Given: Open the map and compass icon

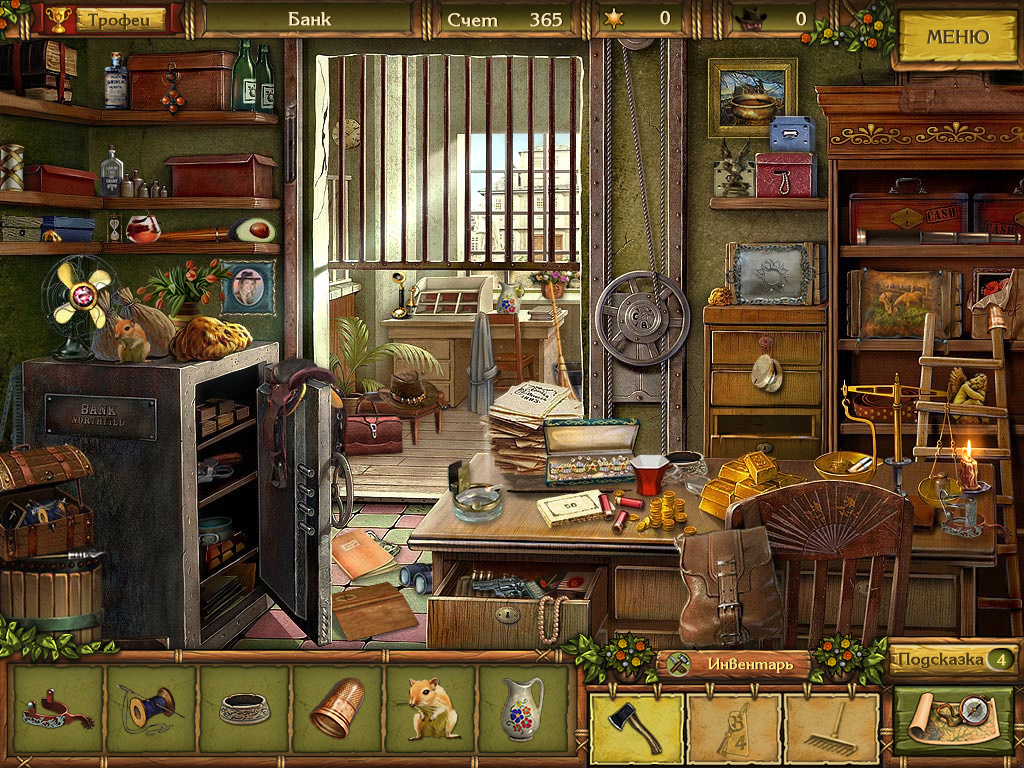Looking at the screenshot, I should pyautogui.click(x=953, y=718).
